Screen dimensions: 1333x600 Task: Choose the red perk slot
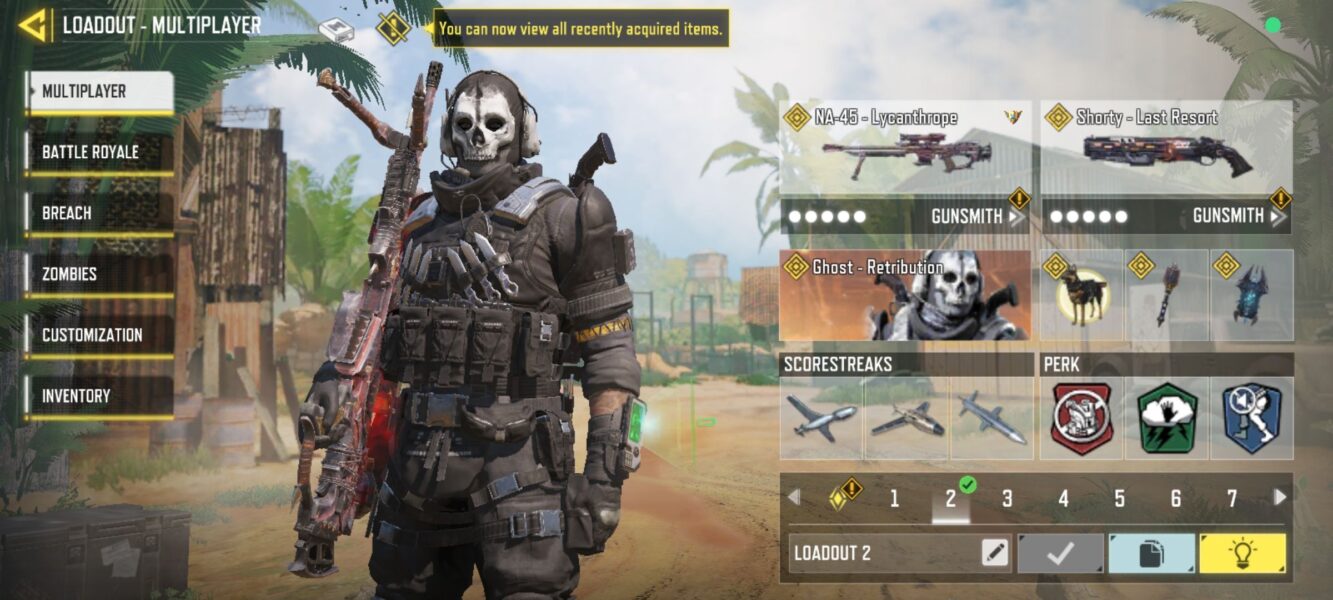[x=1082, y=418]
